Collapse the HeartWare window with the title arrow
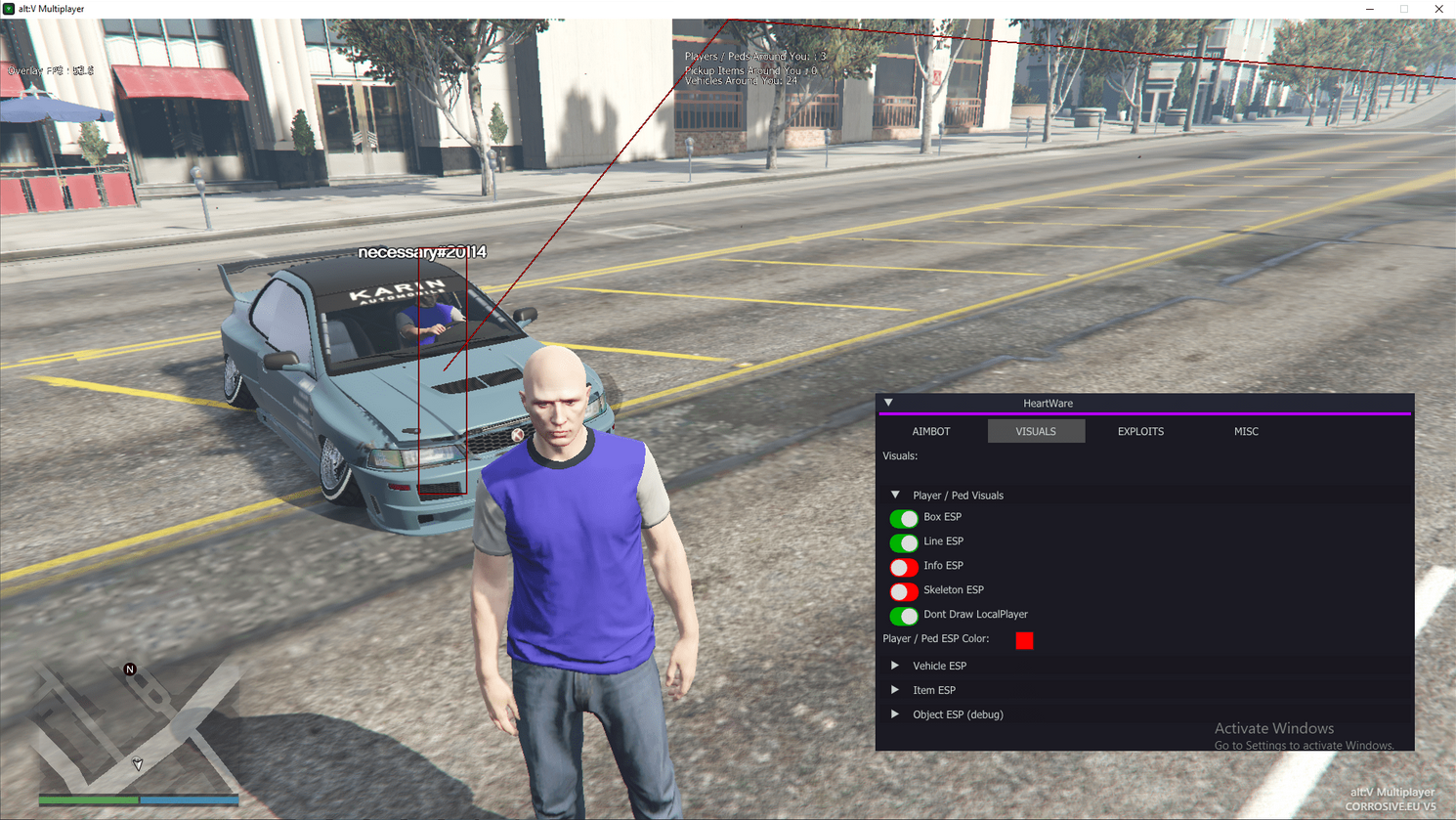Image resolution: width=1456 pixels, height=820 pixels. click(888, 403)
